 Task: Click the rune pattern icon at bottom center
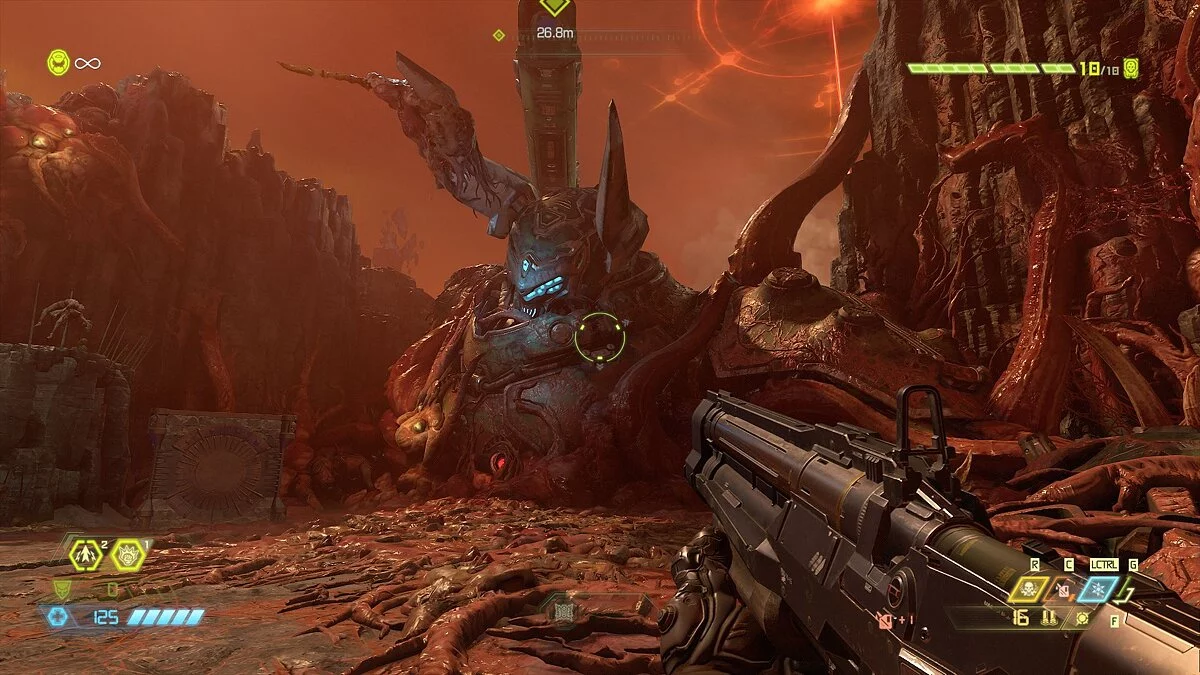[x=563, y=610]
